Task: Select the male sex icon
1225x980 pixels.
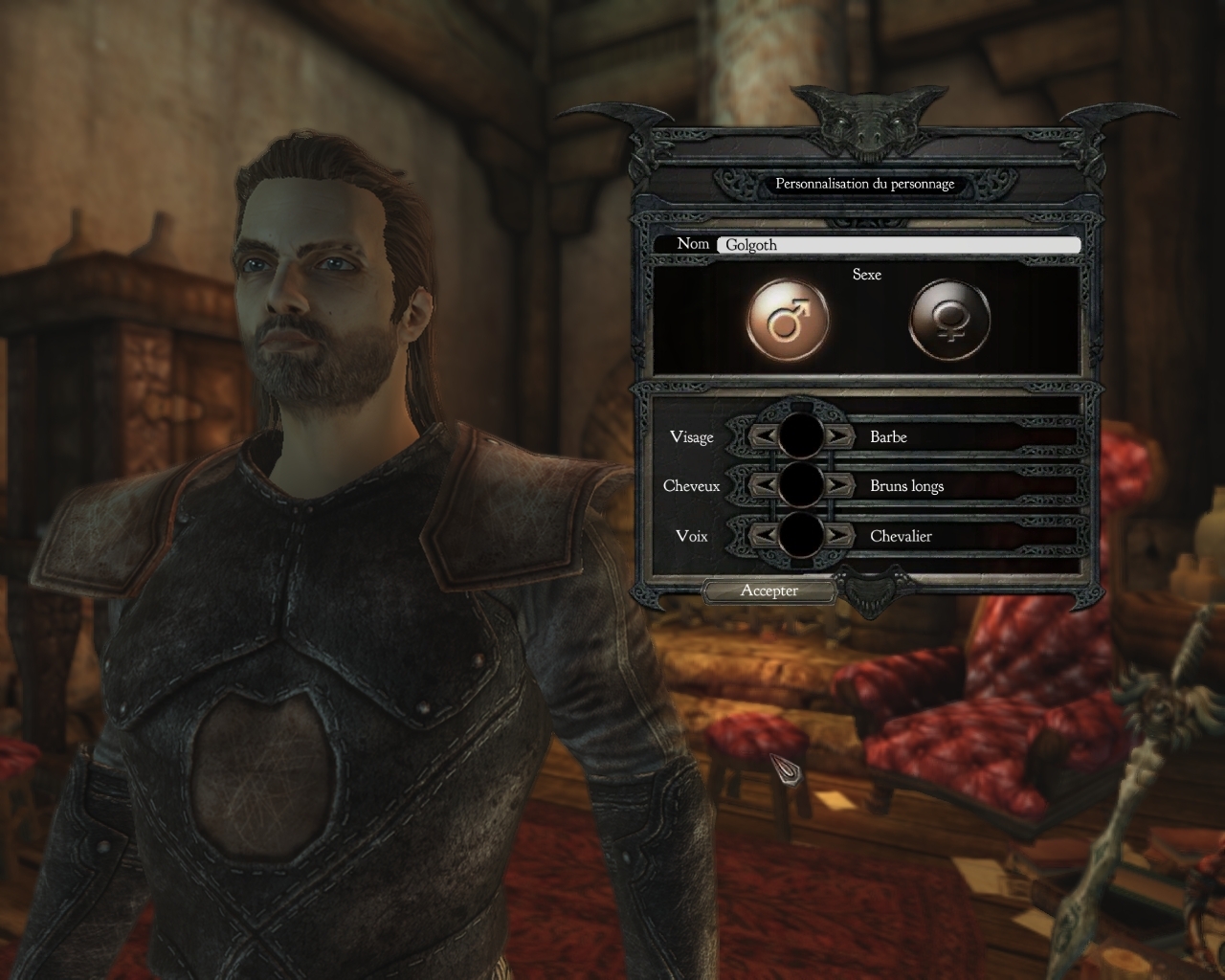Action: tap(787, 320)
